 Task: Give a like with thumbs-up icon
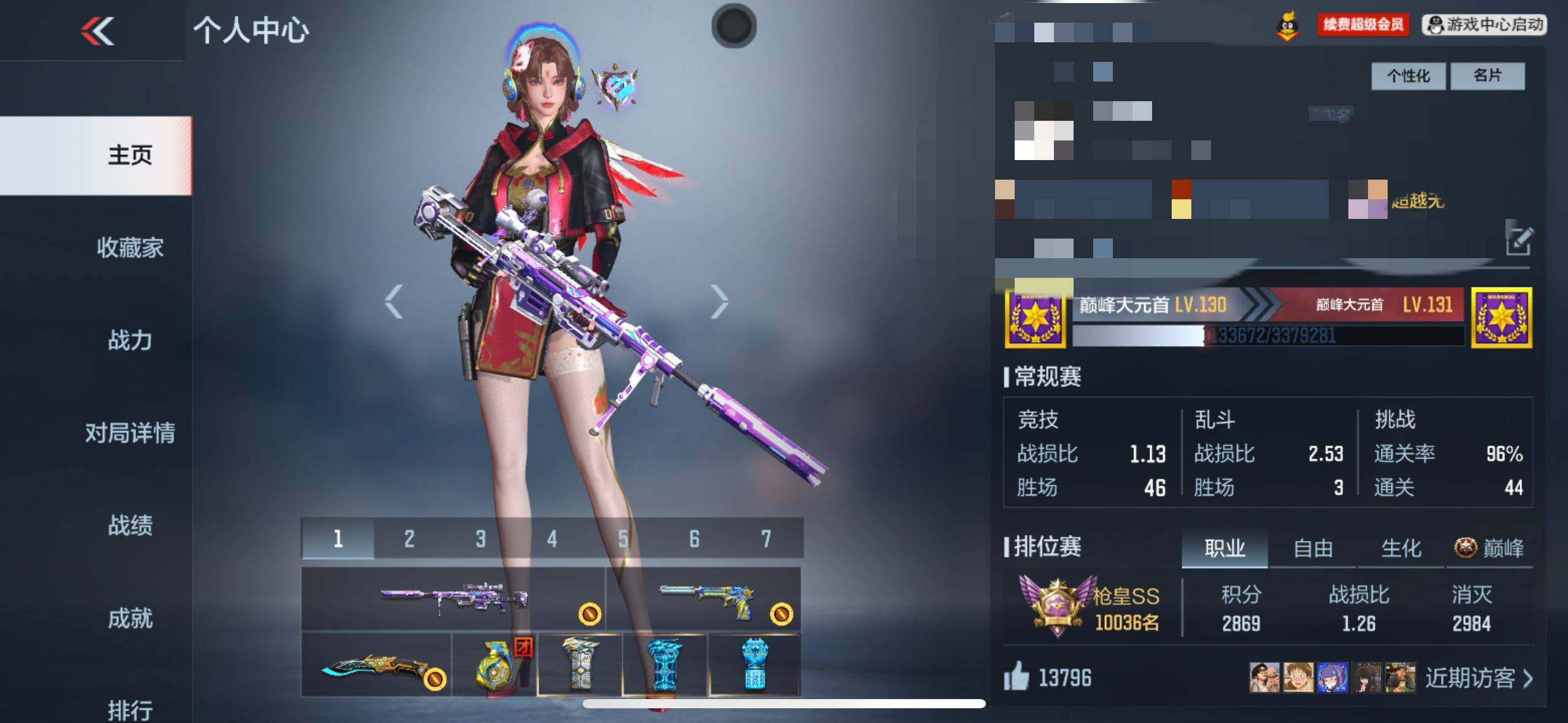click(1017, 678)
